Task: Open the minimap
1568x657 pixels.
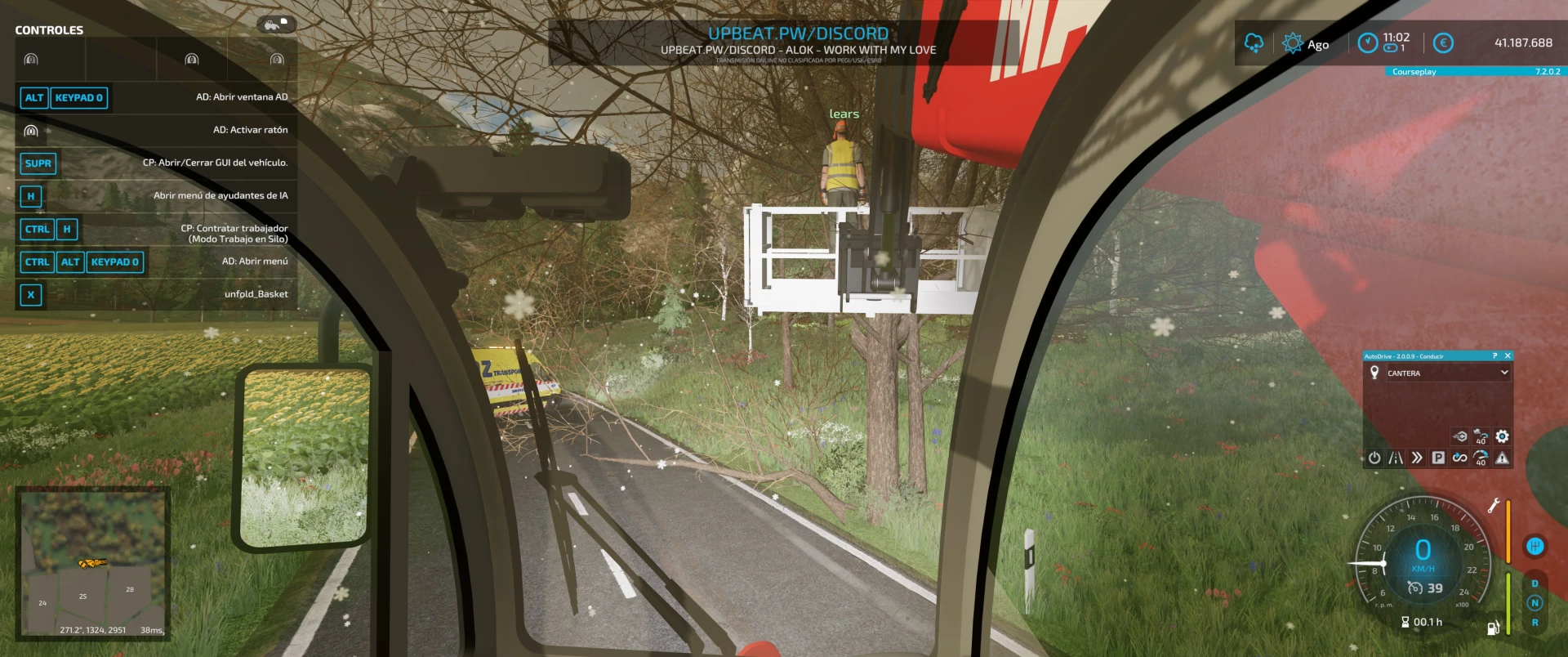Action: point(93,562)
